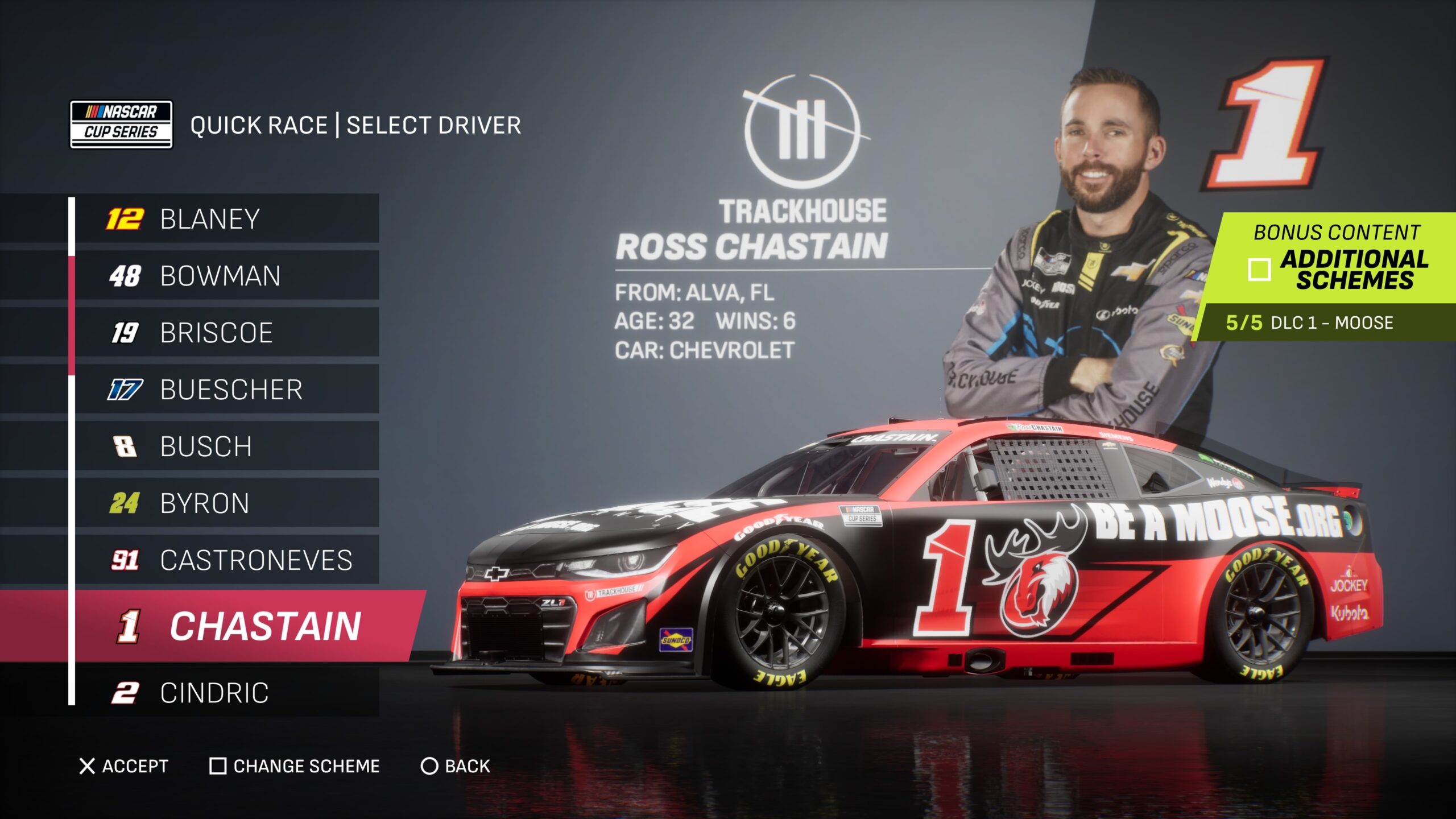Click the Change Scheme option
The image size is (1456, 819).
tap(295, 766)
